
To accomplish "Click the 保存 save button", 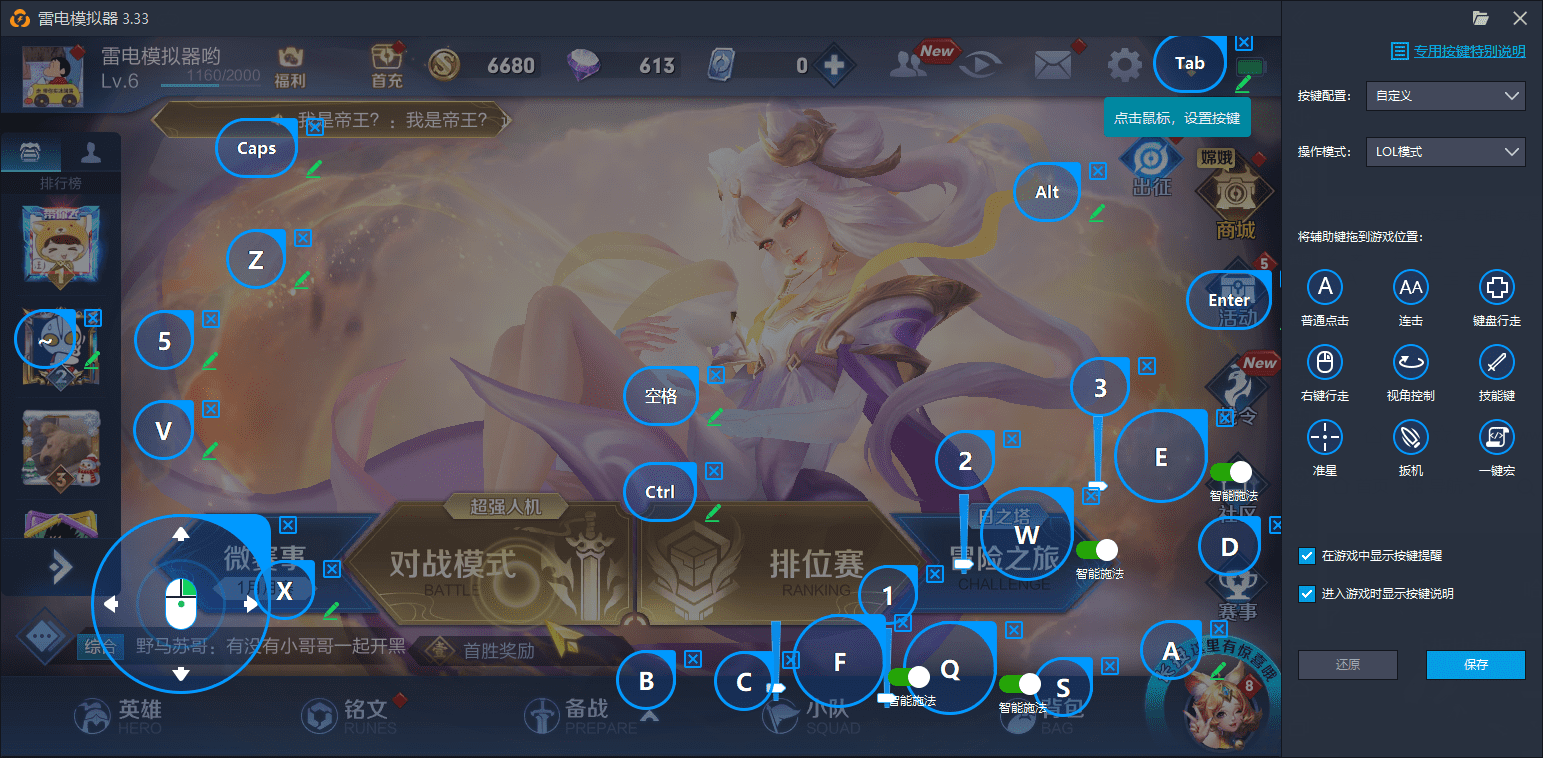I will pyautogui.click(x=1475, y=664).
